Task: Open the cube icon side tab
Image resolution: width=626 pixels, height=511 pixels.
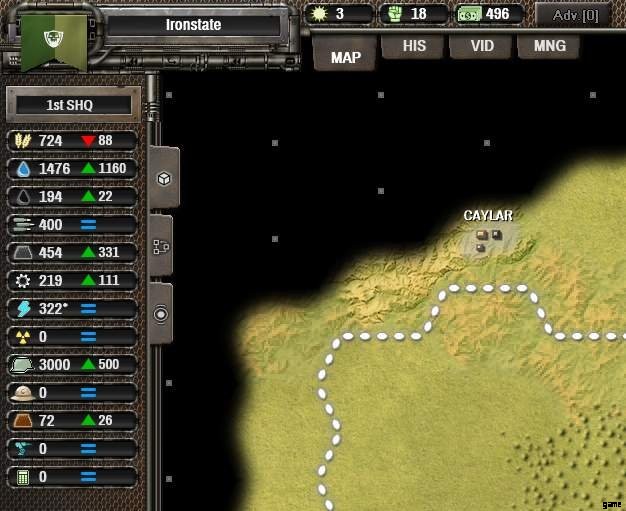Action: 164,178
